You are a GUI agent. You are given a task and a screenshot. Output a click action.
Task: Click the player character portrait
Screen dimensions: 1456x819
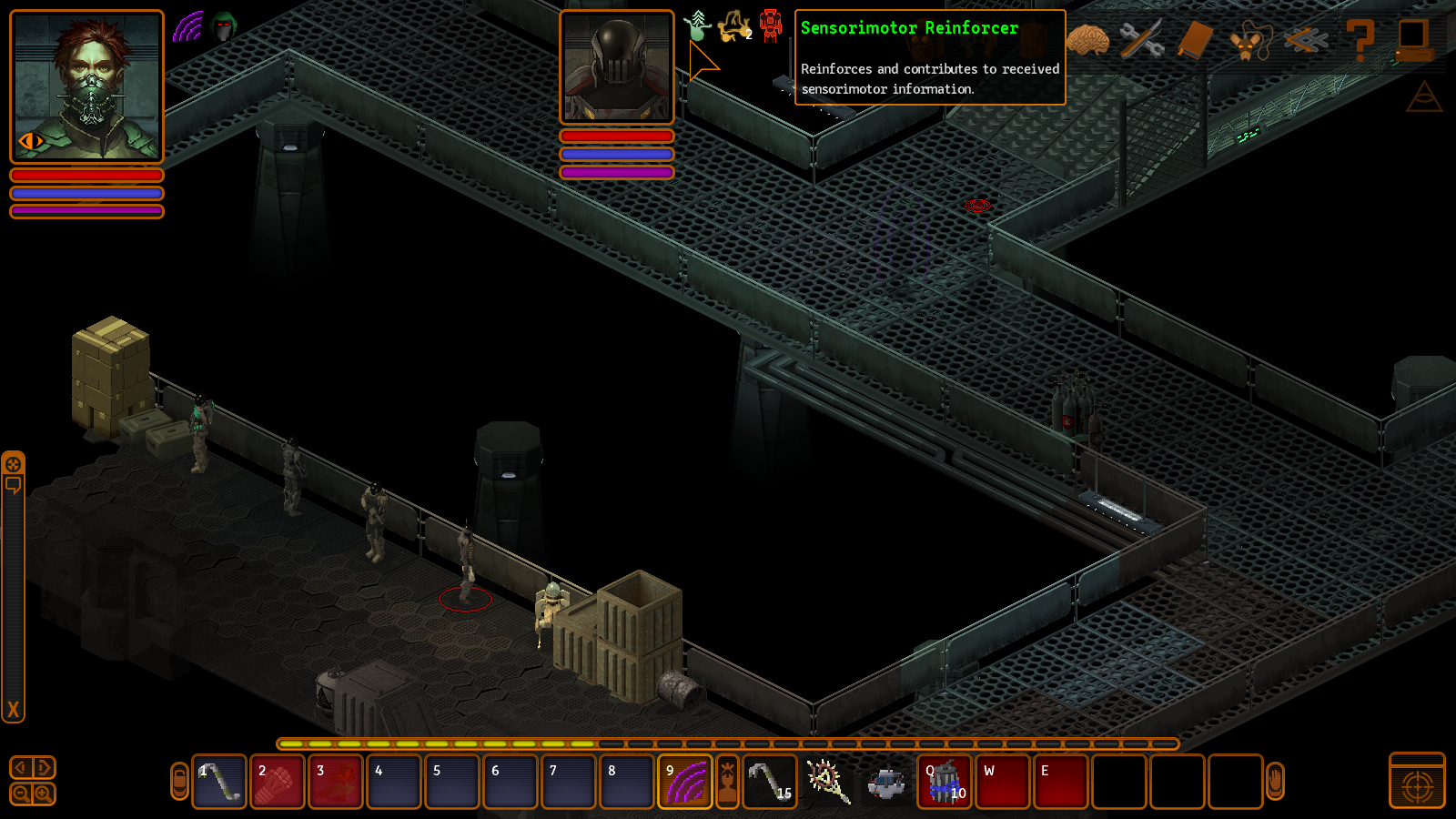click(86, 86)
